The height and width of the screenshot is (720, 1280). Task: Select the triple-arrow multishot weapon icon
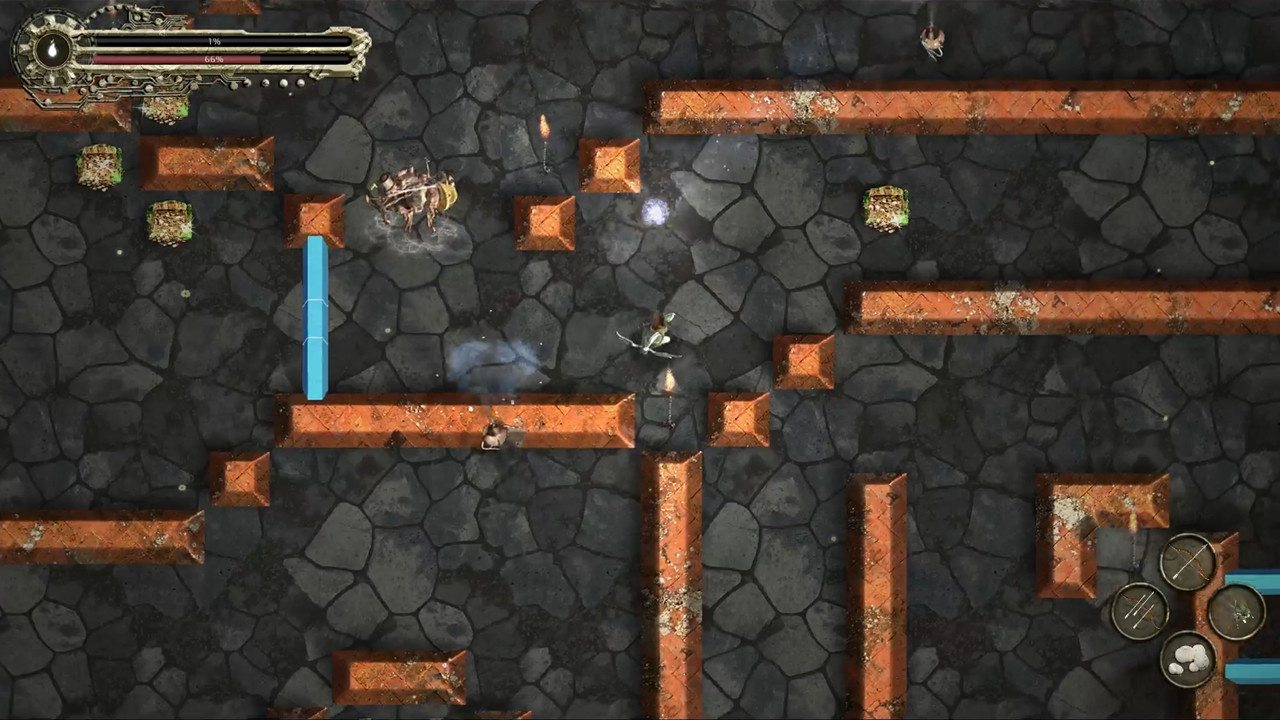pyautogui.click(x=1138, y=608)
